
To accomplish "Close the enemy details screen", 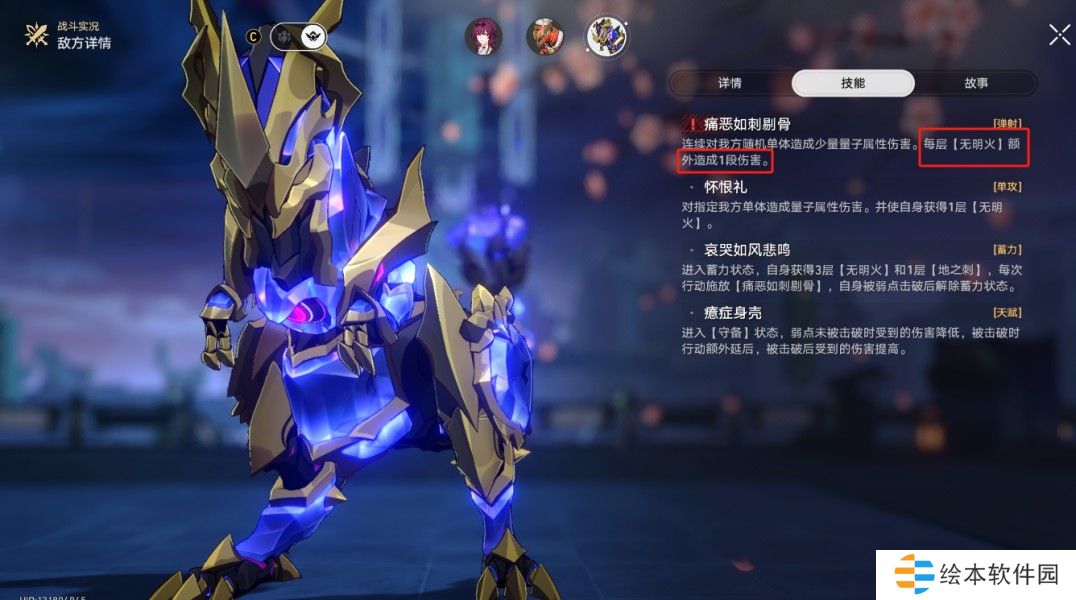I will (1059, 35).
